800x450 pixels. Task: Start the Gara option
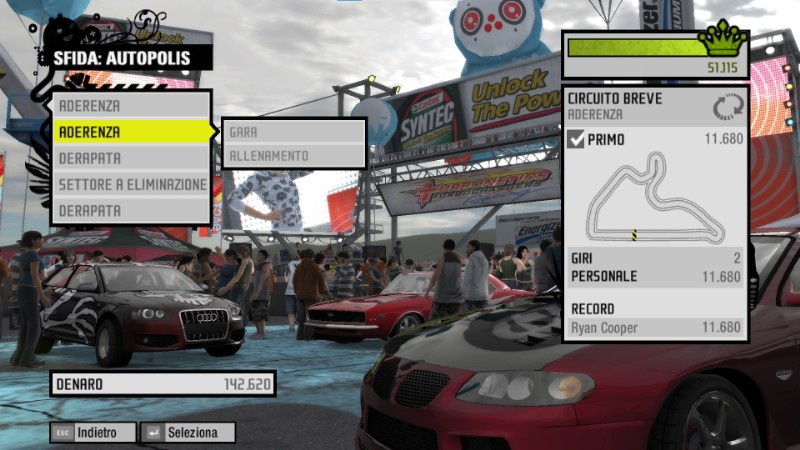pyautogui.click(x=294, y=131)
